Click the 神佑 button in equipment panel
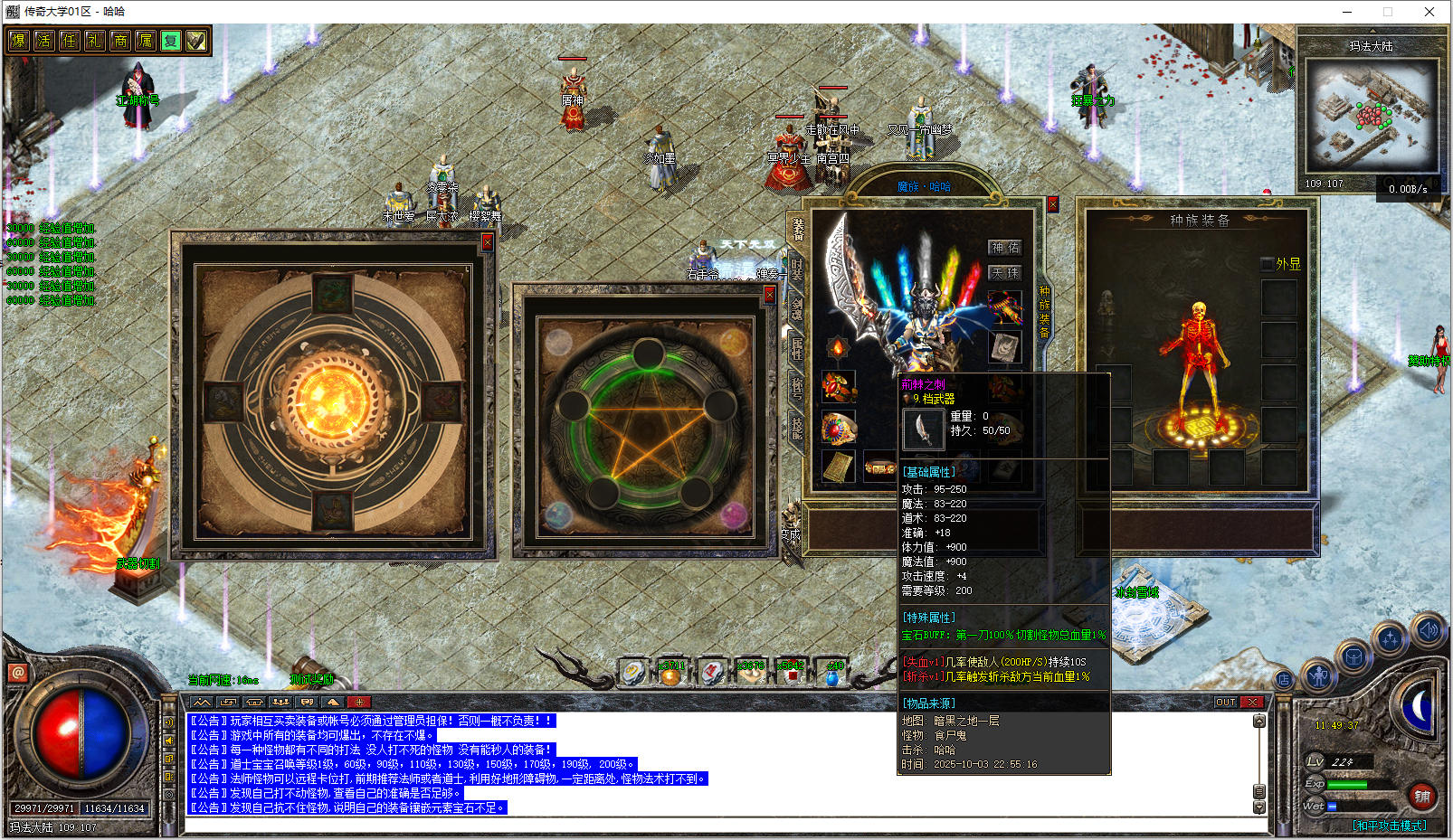This screenshot has width=1453, height=840. pos(1004,248)
